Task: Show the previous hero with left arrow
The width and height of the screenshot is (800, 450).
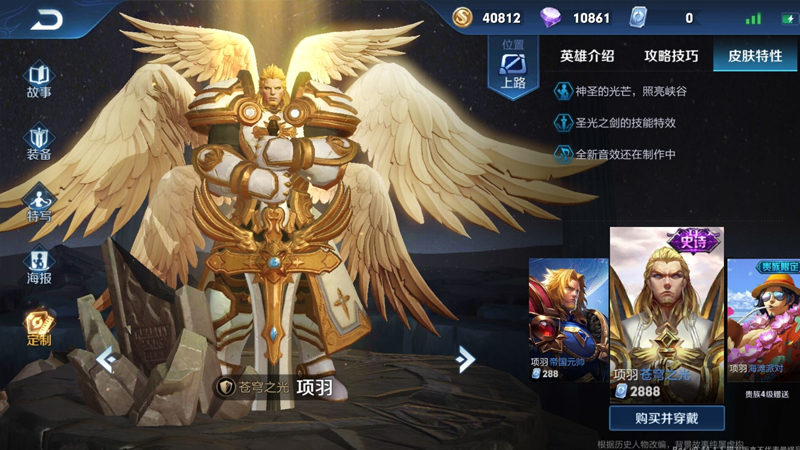Action: pyautogui.click(x=106, y=359)
